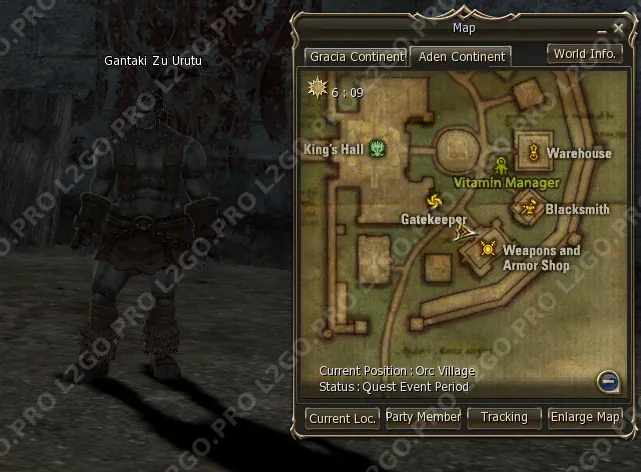Select the Blacksmith map marker

click(530, 209)
